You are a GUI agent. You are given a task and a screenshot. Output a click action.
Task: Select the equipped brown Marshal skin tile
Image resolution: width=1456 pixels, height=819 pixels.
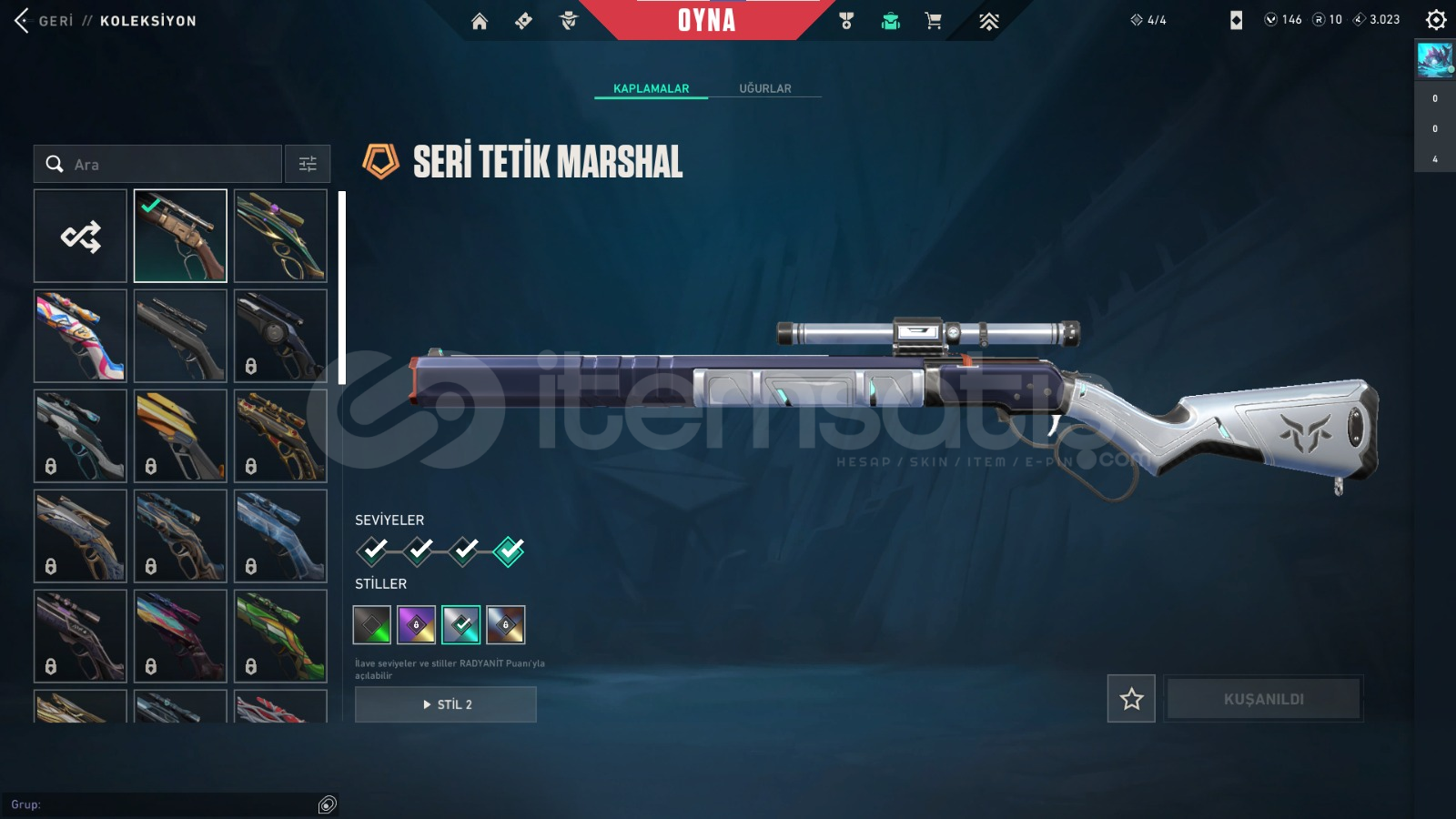(180, 237)
